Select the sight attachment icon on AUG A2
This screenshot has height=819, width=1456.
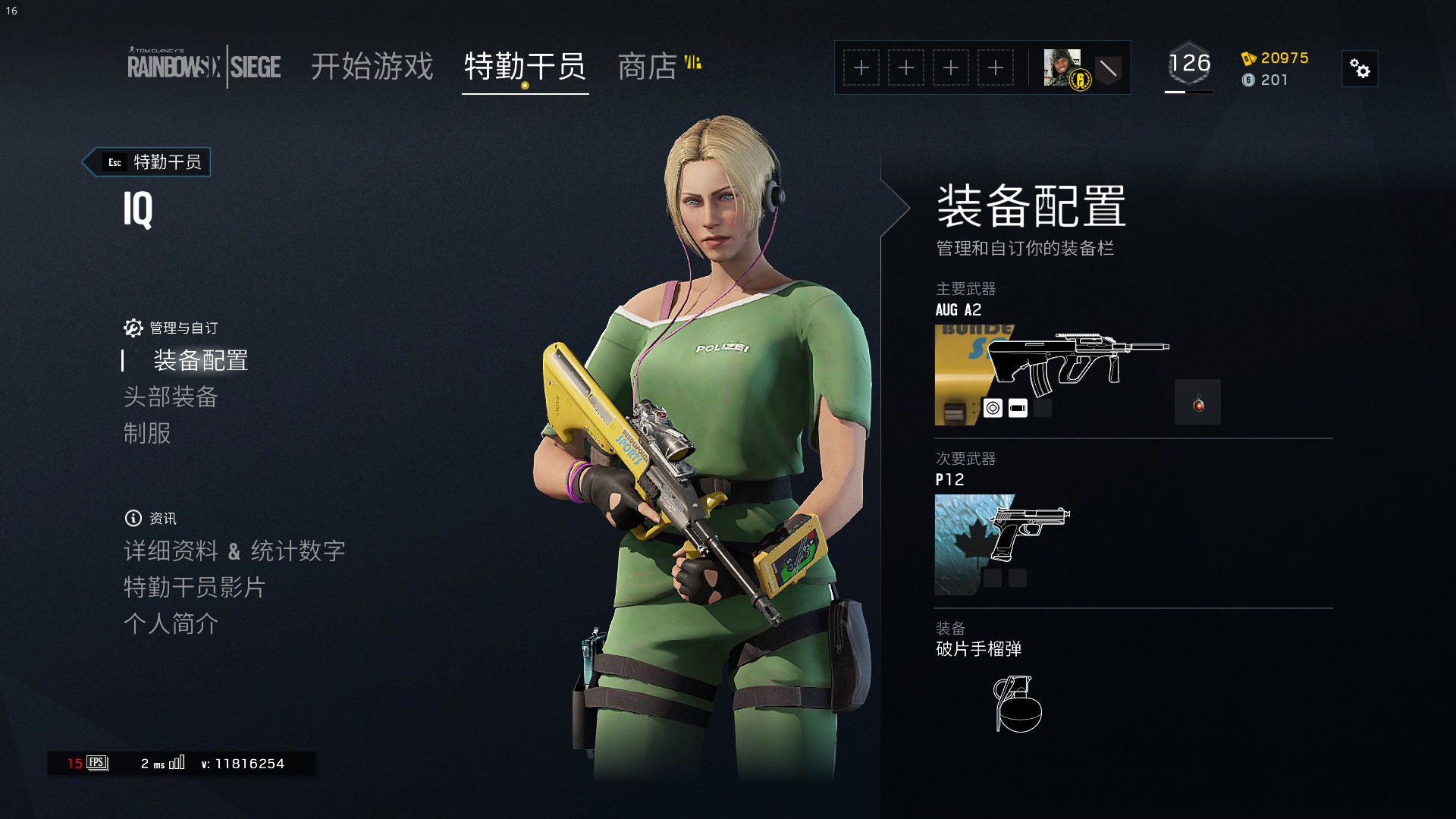click(993, 407)
